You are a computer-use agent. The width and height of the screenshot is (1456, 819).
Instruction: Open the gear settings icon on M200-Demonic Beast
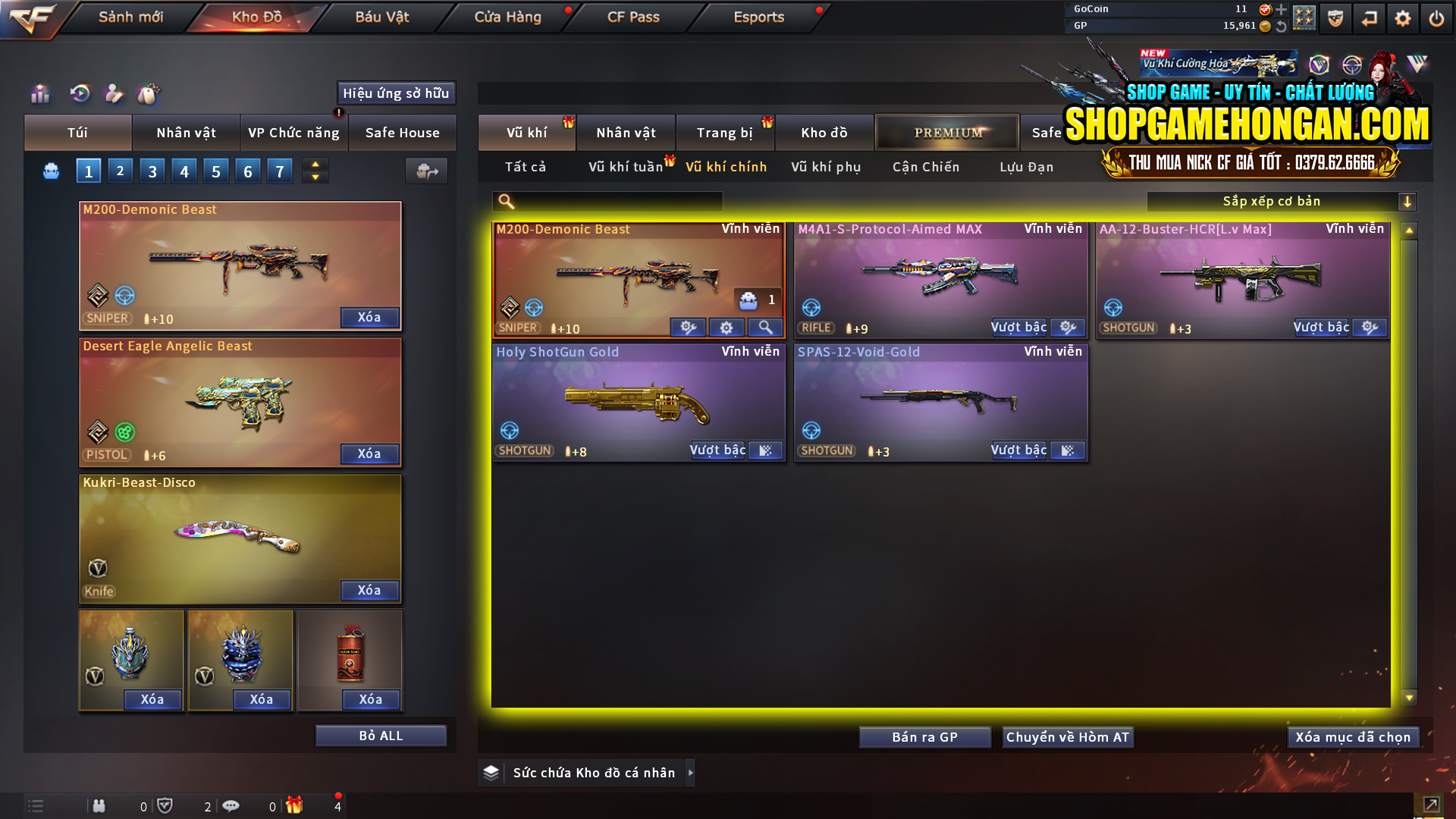tap(726, 327)
